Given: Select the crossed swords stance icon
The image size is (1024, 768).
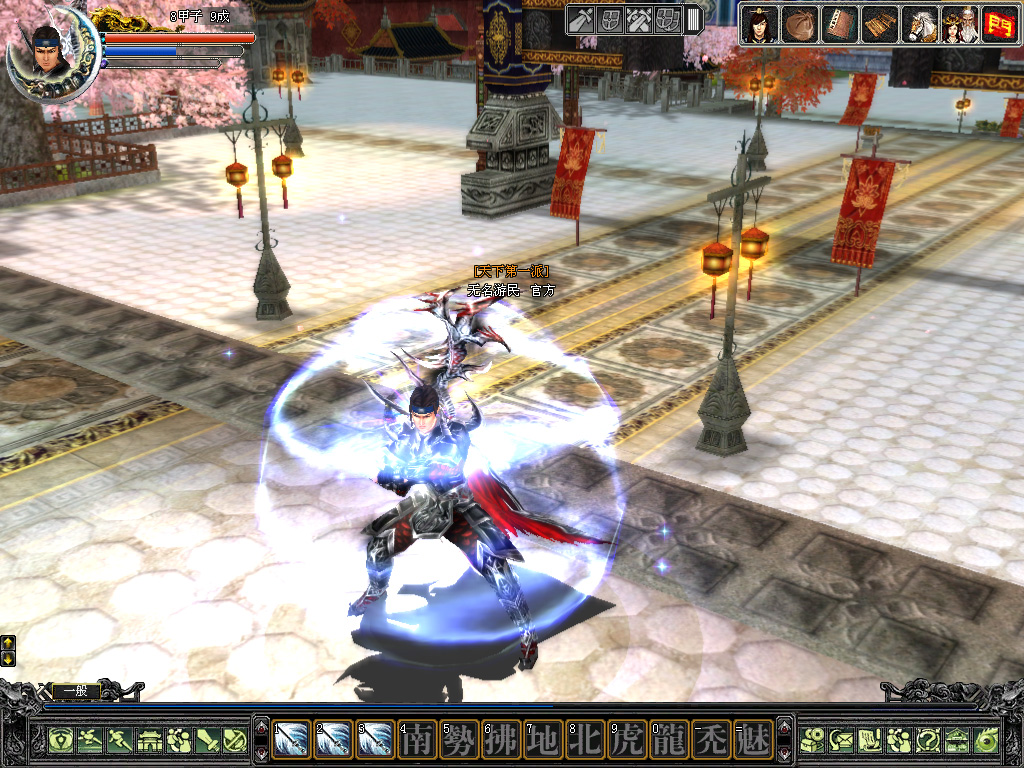Looking at the screenshot, I should (638, 19).
